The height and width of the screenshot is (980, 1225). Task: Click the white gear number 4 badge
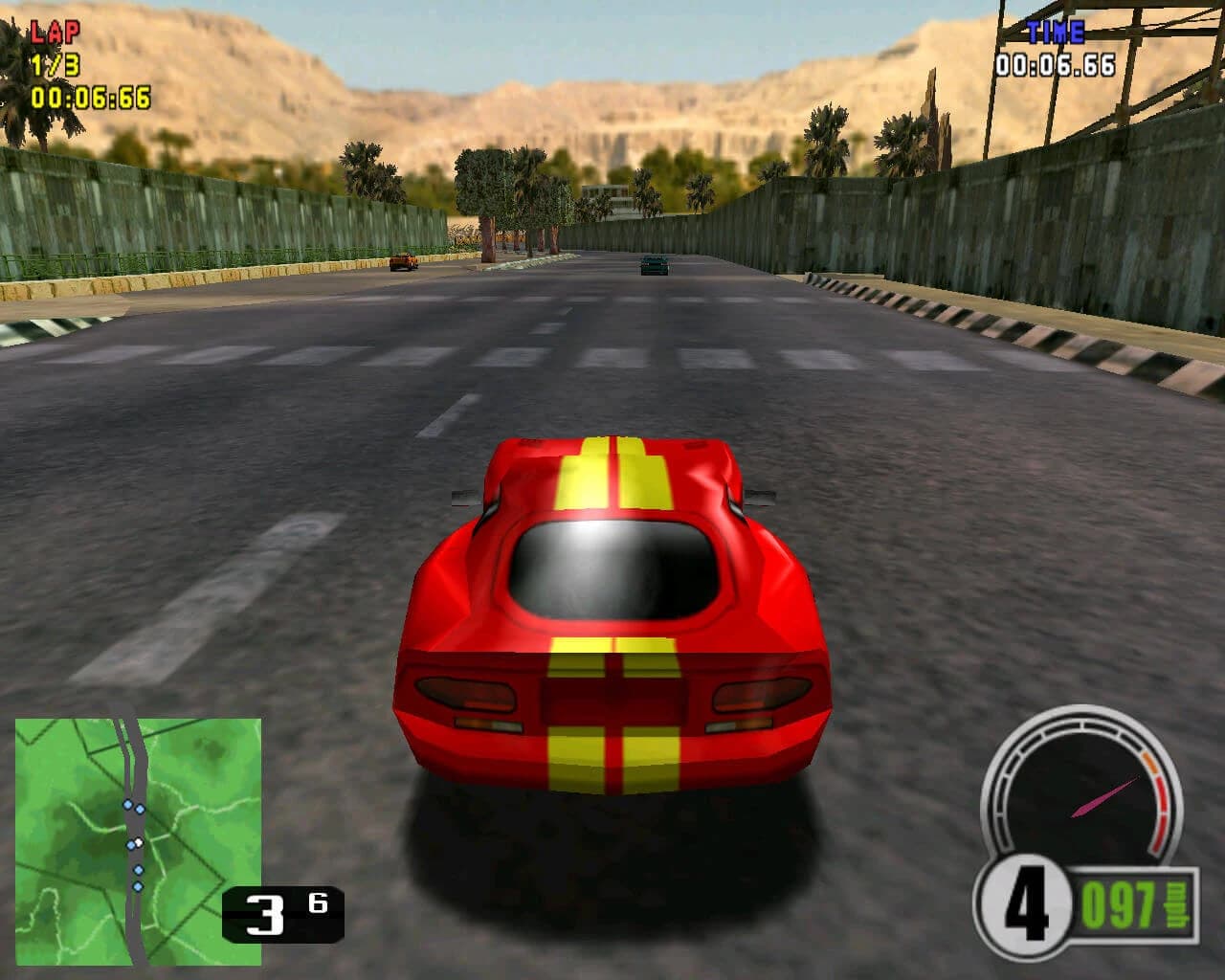point(1026,904)
